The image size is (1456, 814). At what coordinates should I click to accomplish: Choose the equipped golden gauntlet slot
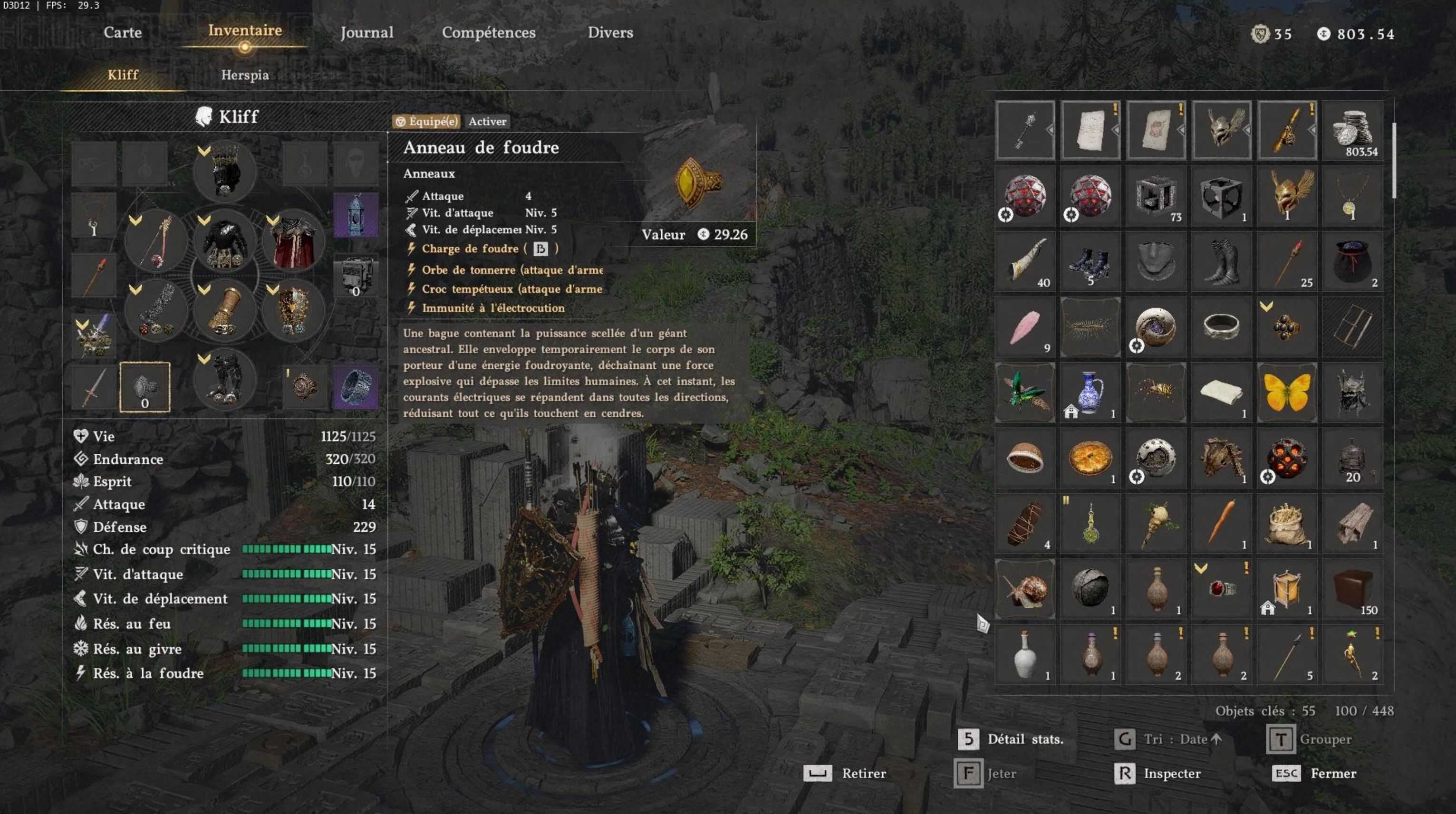tap(225, 311)
